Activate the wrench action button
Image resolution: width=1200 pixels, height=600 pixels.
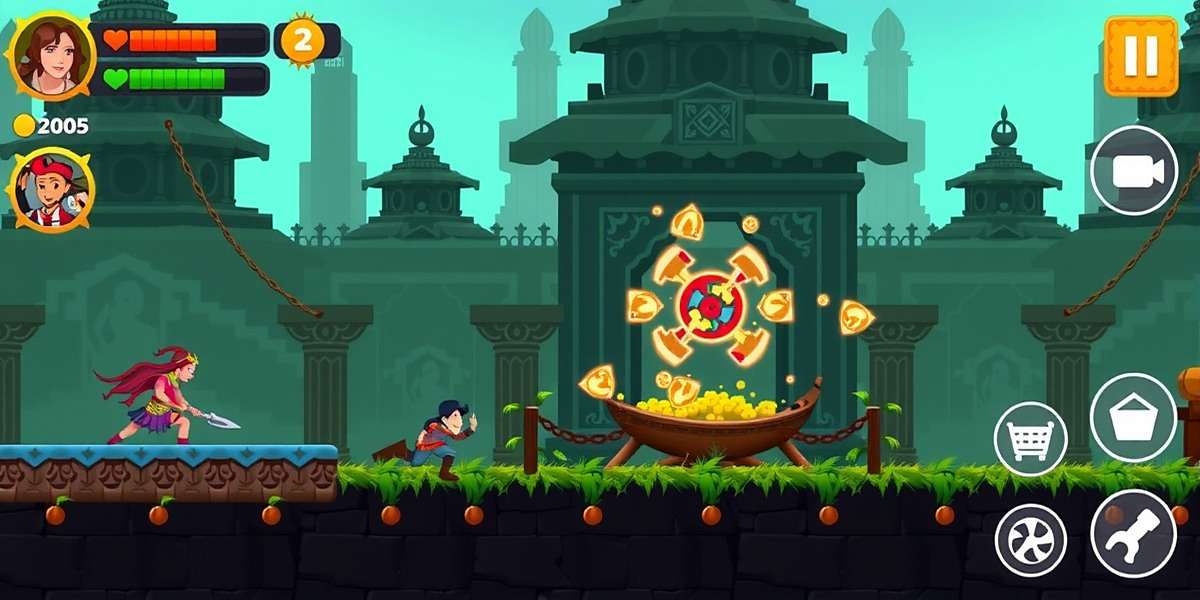click(1133, 533)
